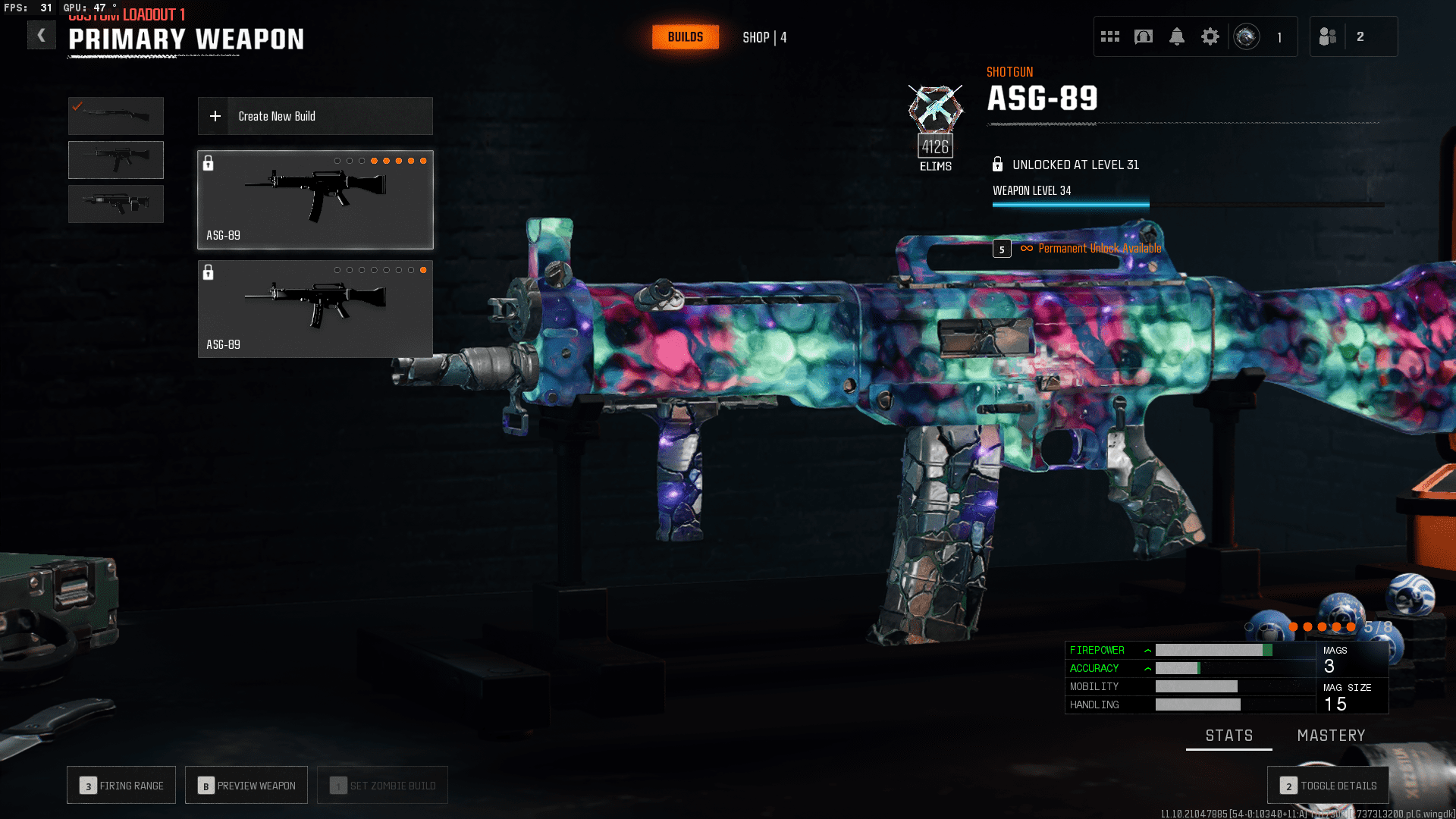Screen dimensions: 1456x819
Task: Switch to the Mastery tab
Action: click(1331, 736)
